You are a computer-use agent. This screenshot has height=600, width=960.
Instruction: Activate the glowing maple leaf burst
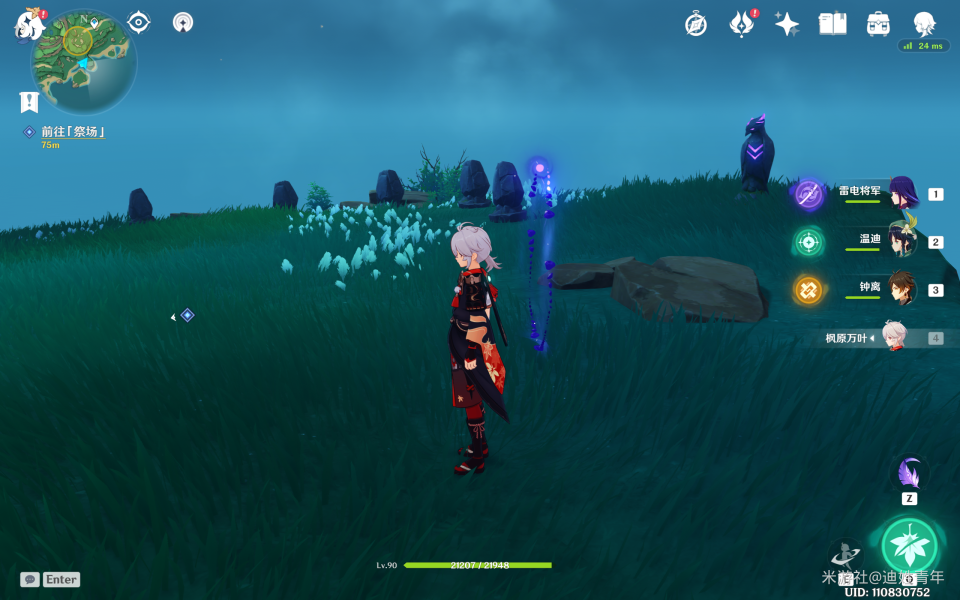[x=909, y=546]
